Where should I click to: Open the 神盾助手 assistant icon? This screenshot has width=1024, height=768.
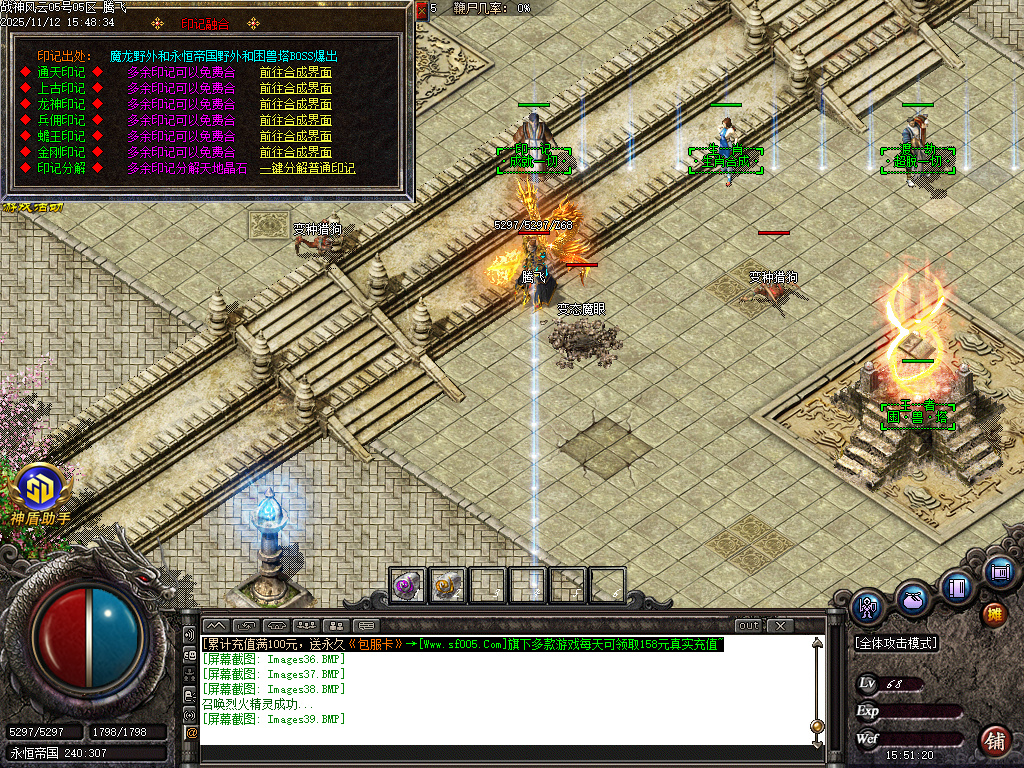click(x=38, y=489)
